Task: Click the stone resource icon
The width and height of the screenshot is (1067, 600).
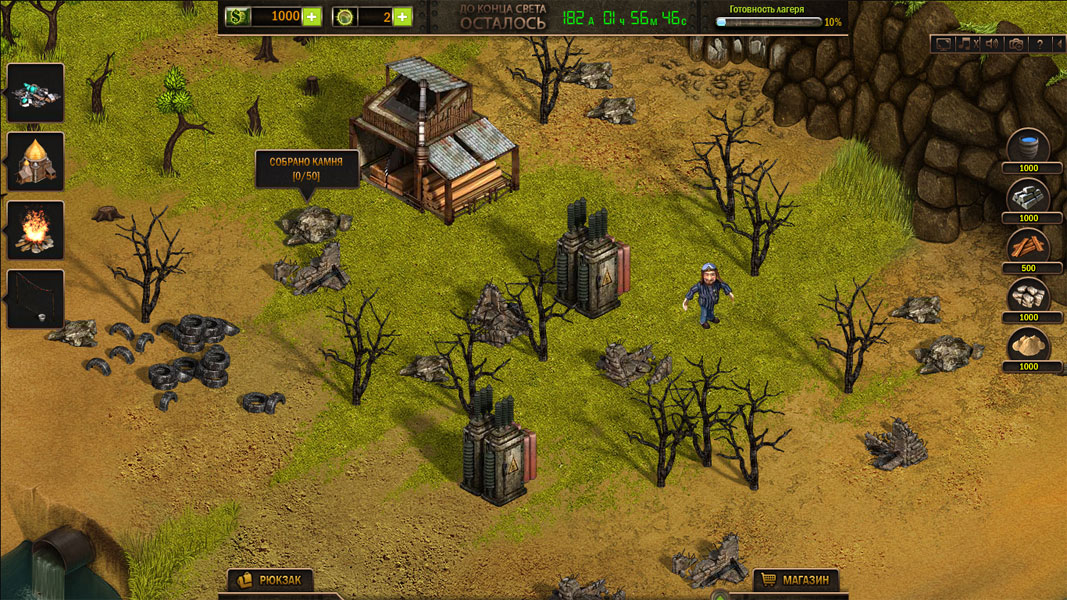Action: [1028, 295]
